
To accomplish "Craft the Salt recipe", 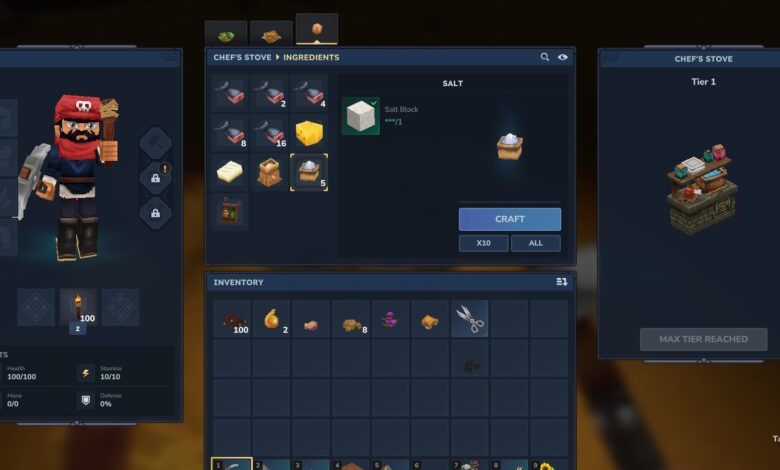I will (509, 219).
